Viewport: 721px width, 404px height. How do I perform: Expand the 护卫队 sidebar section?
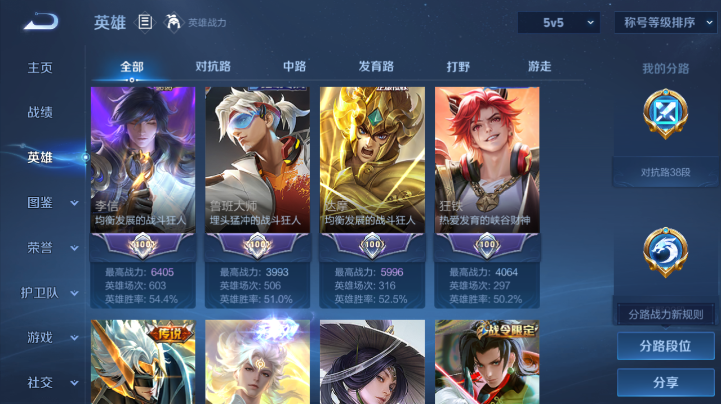[x=52, y=292]
